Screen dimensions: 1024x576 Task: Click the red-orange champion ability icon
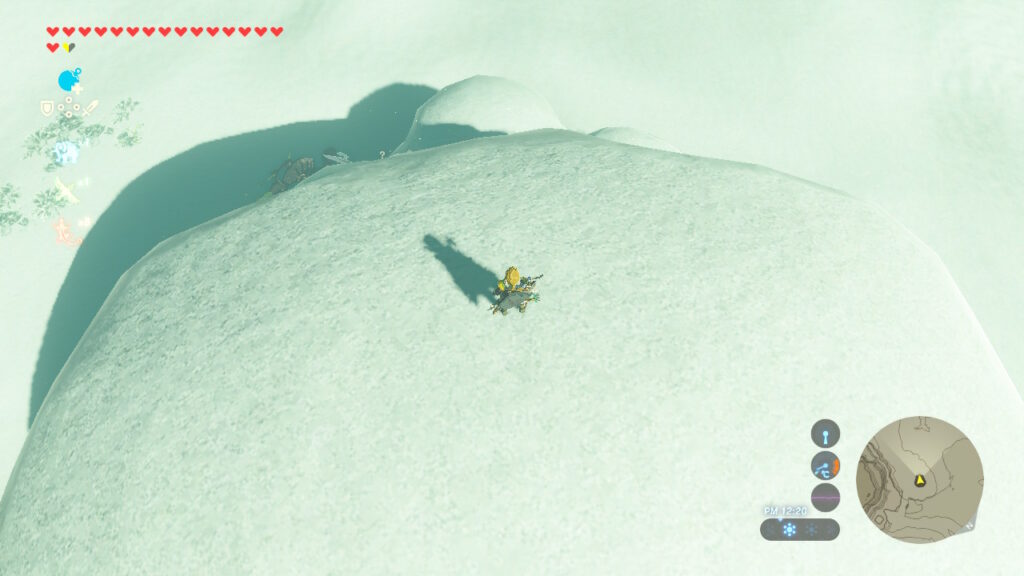pos(65,230)
